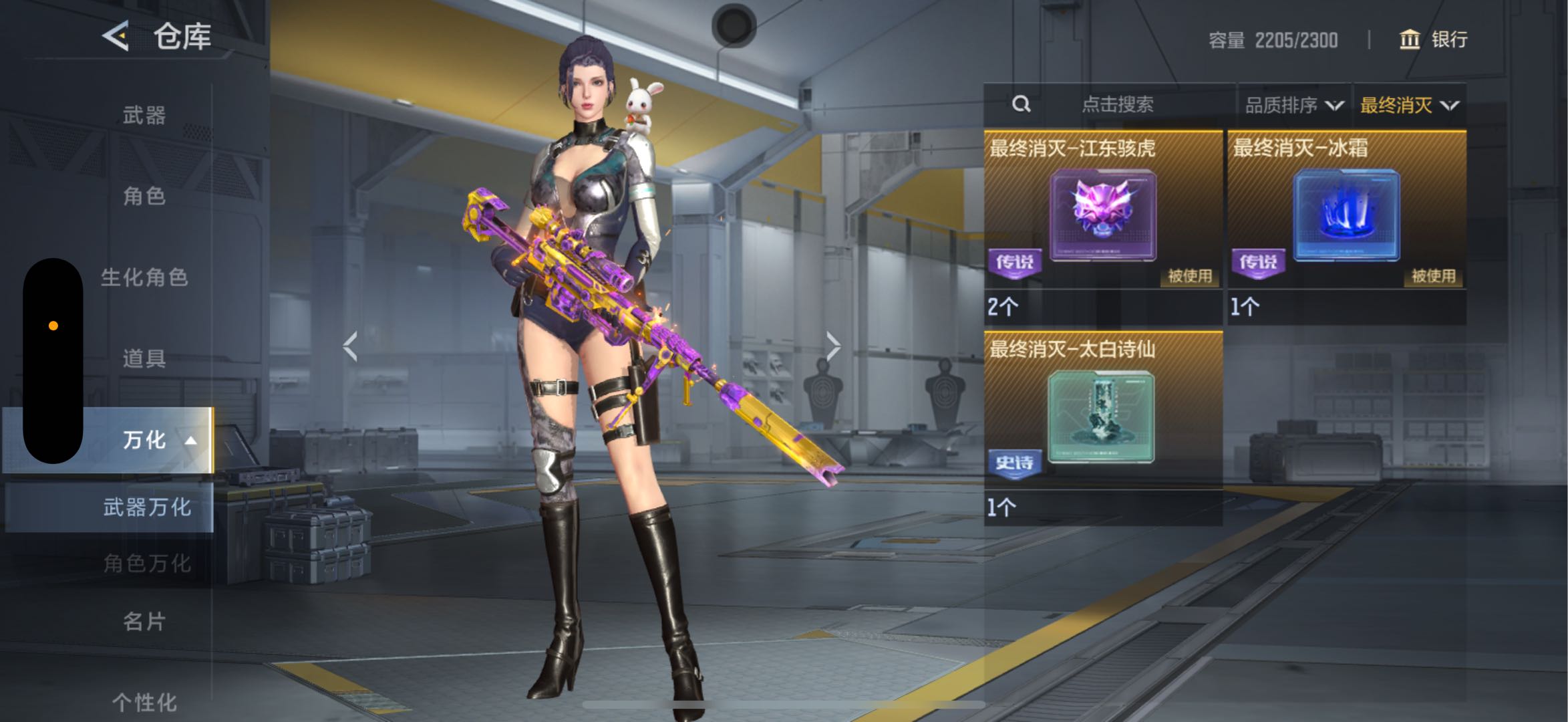Click the 点击搜索 search field
1568x722 pixels.
pos(1117,105)
